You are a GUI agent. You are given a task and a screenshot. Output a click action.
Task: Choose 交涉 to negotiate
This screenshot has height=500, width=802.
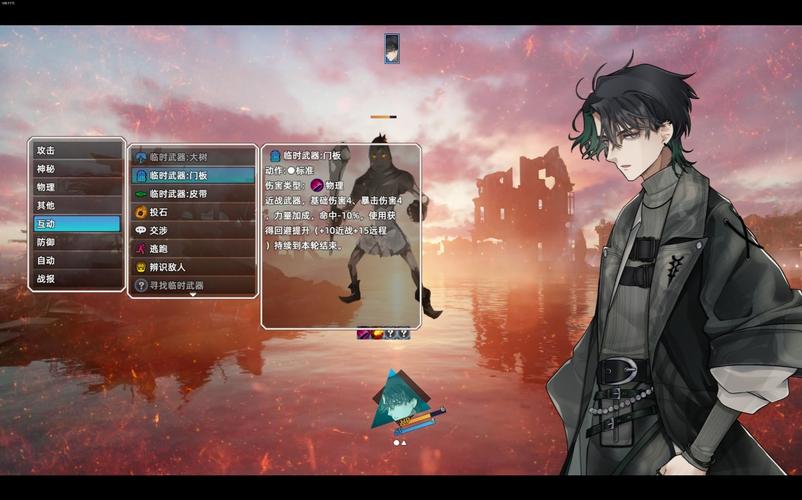[x=193, y=230]
